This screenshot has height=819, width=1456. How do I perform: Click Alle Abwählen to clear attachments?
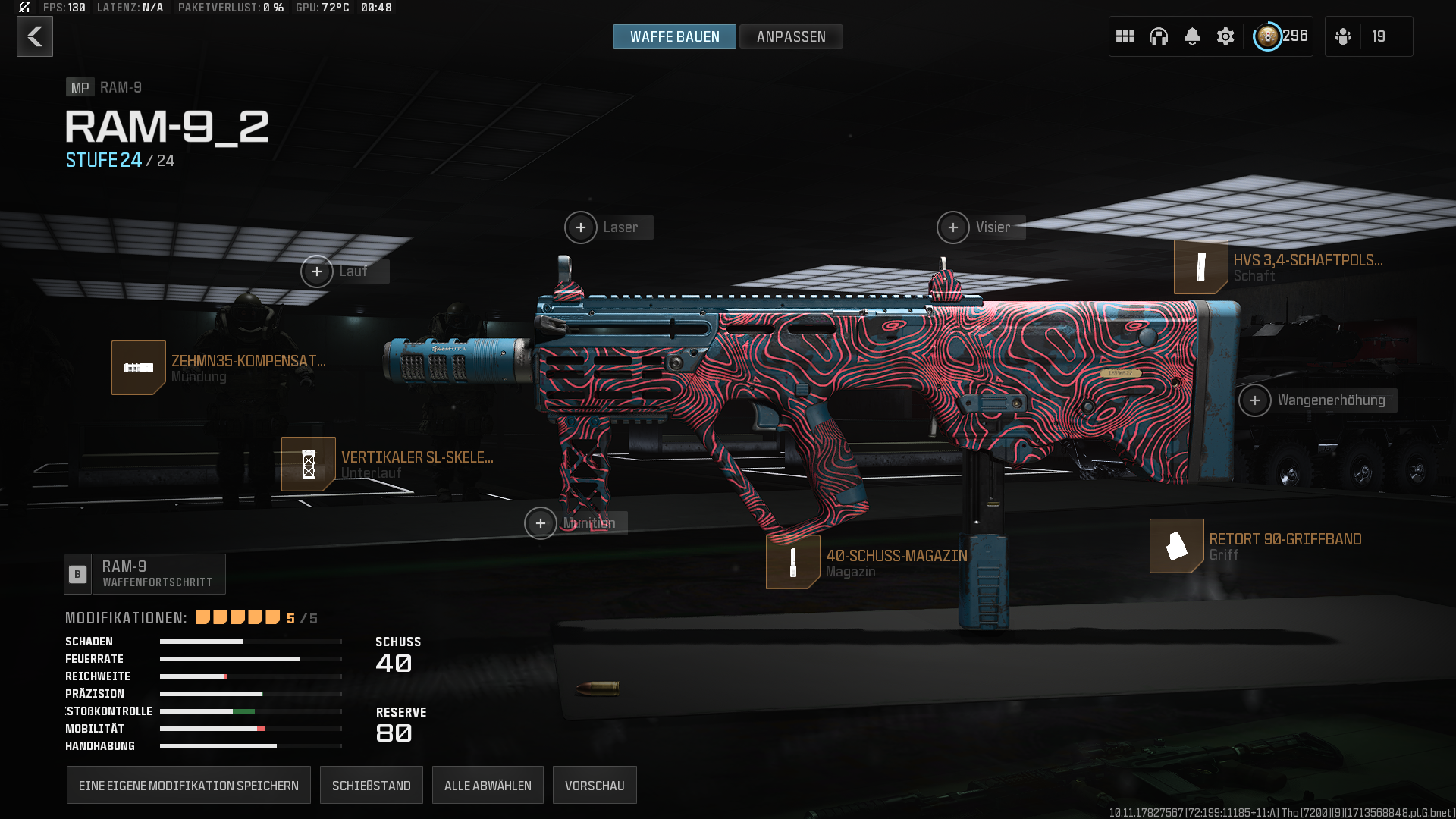coord(488,786)
